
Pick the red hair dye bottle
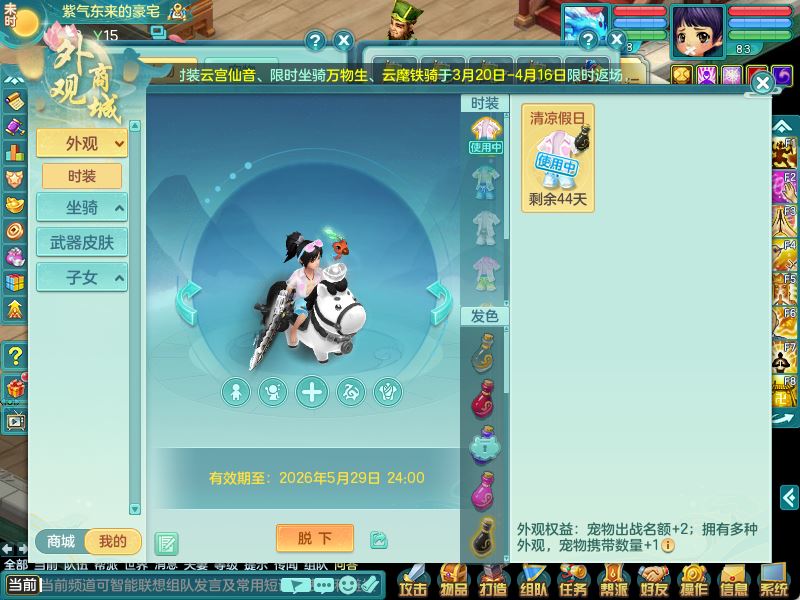click(x=485, y=400)
